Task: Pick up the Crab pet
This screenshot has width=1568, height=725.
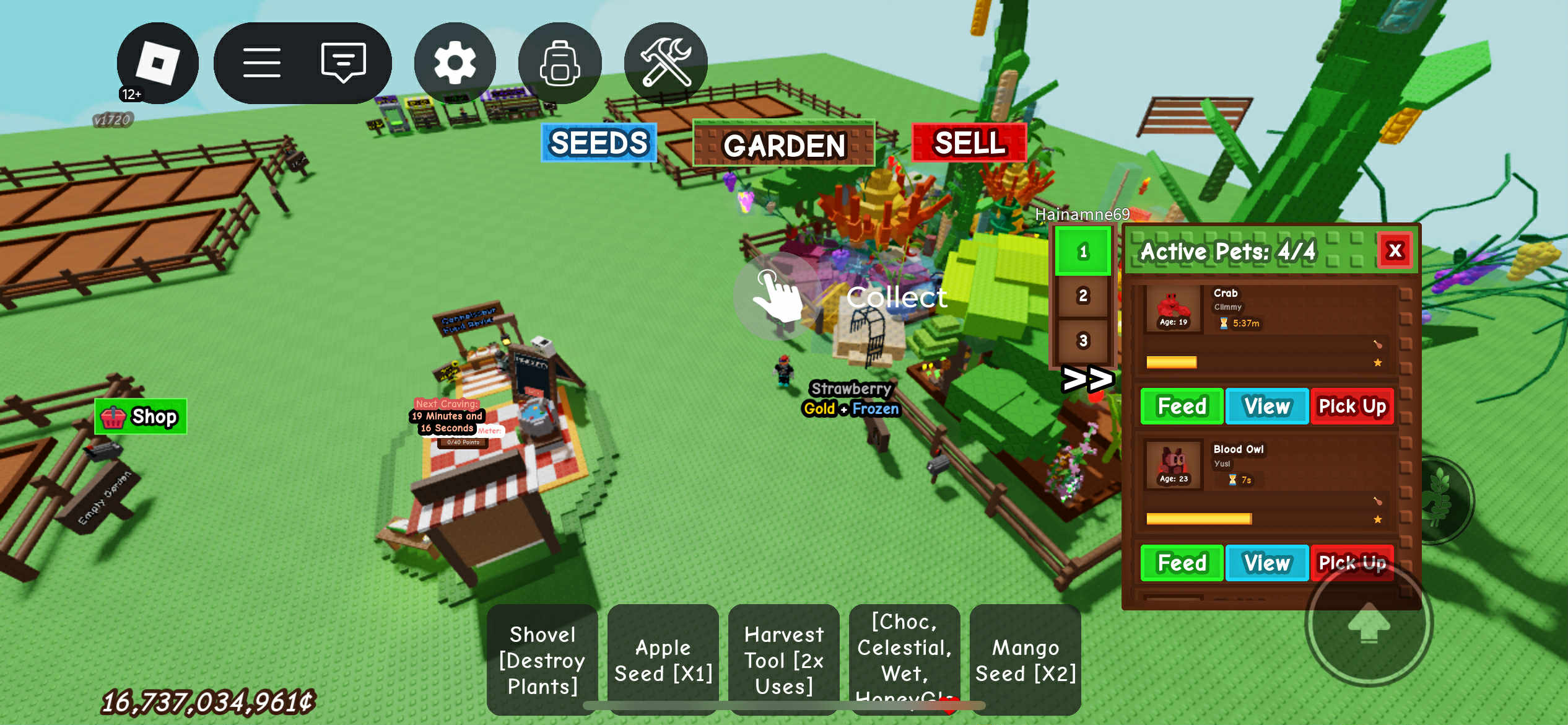Action: click(x=1352, y=406)
